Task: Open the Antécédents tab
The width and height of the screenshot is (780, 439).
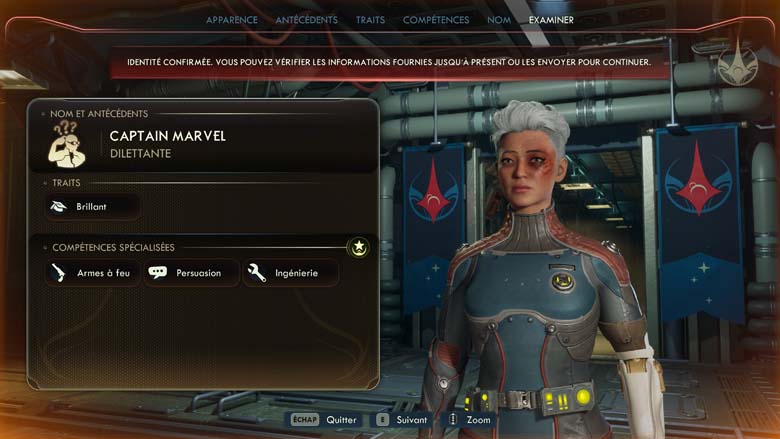Action: 306,20
